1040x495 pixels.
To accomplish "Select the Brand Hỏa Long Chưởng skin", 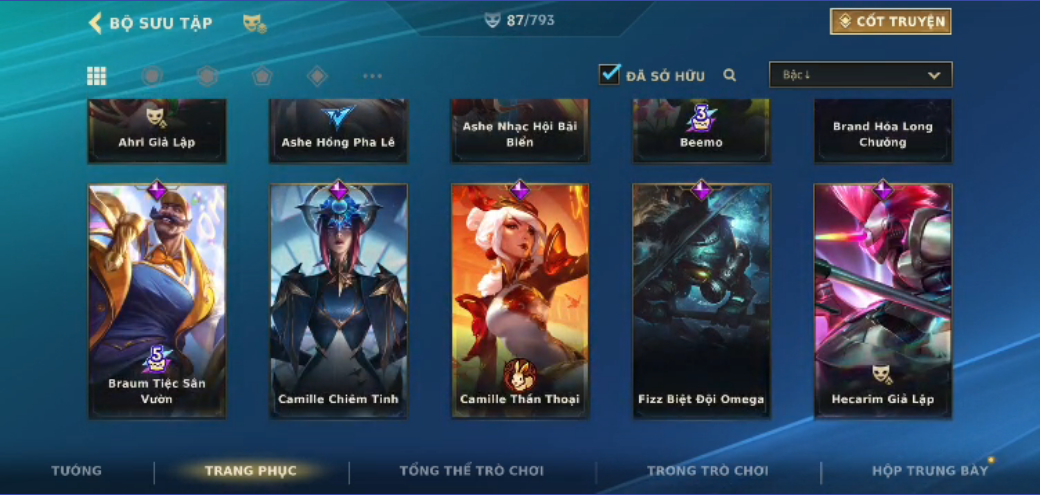I will pos(882,131).
